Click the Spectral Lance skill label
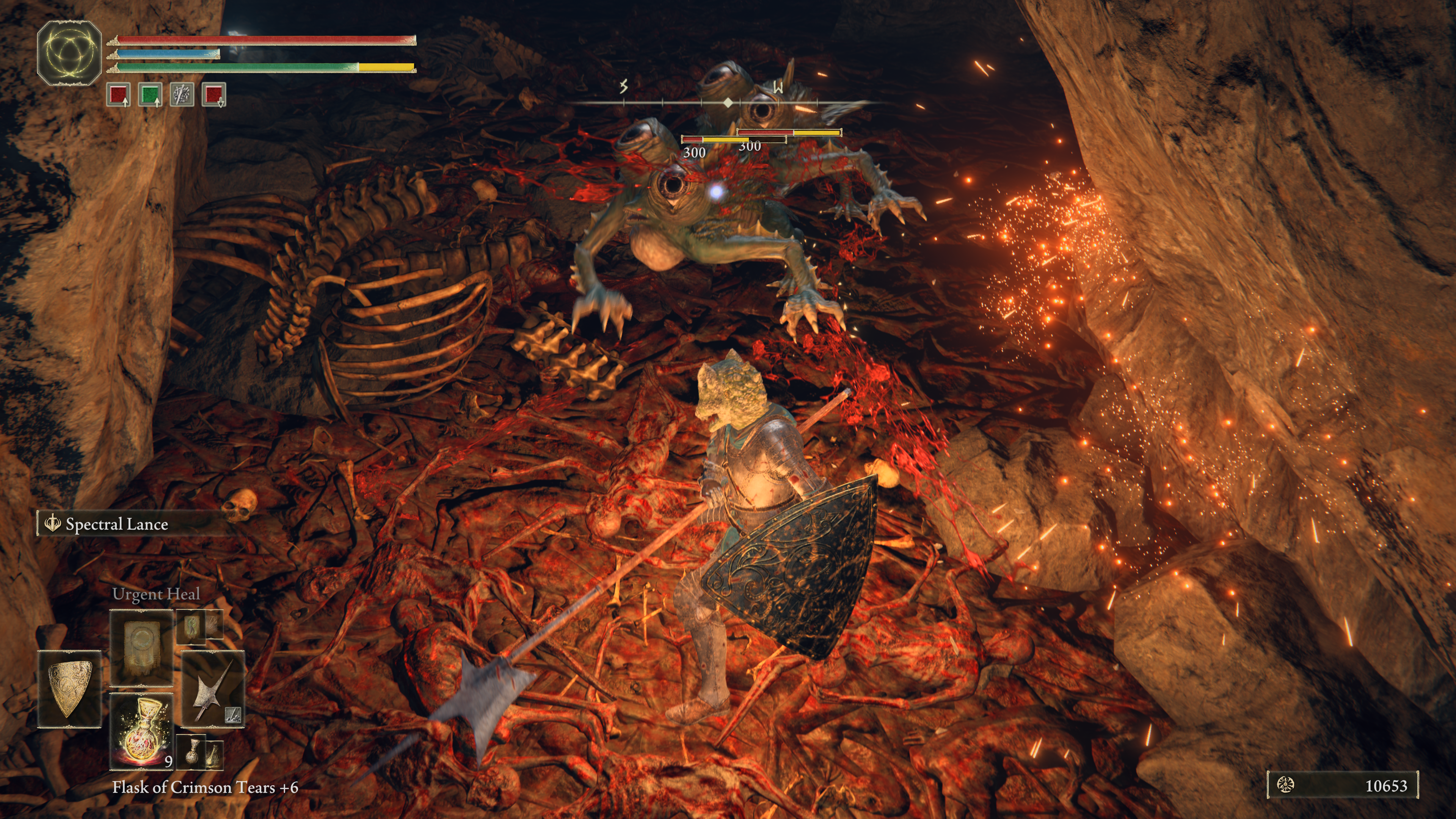 pyautogui.click(x=116, y=524)
